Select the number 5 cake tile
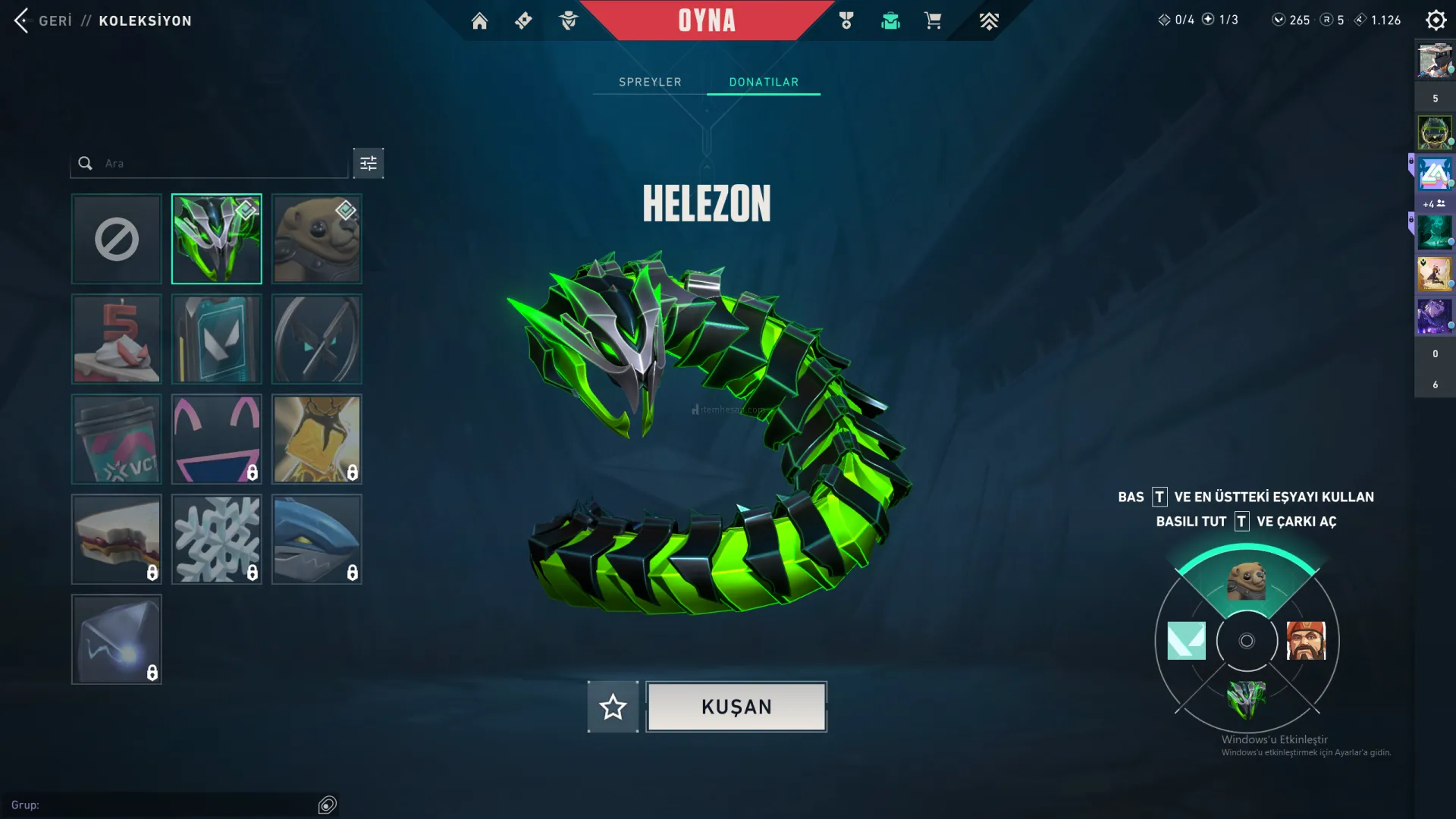 coord(117,340)
